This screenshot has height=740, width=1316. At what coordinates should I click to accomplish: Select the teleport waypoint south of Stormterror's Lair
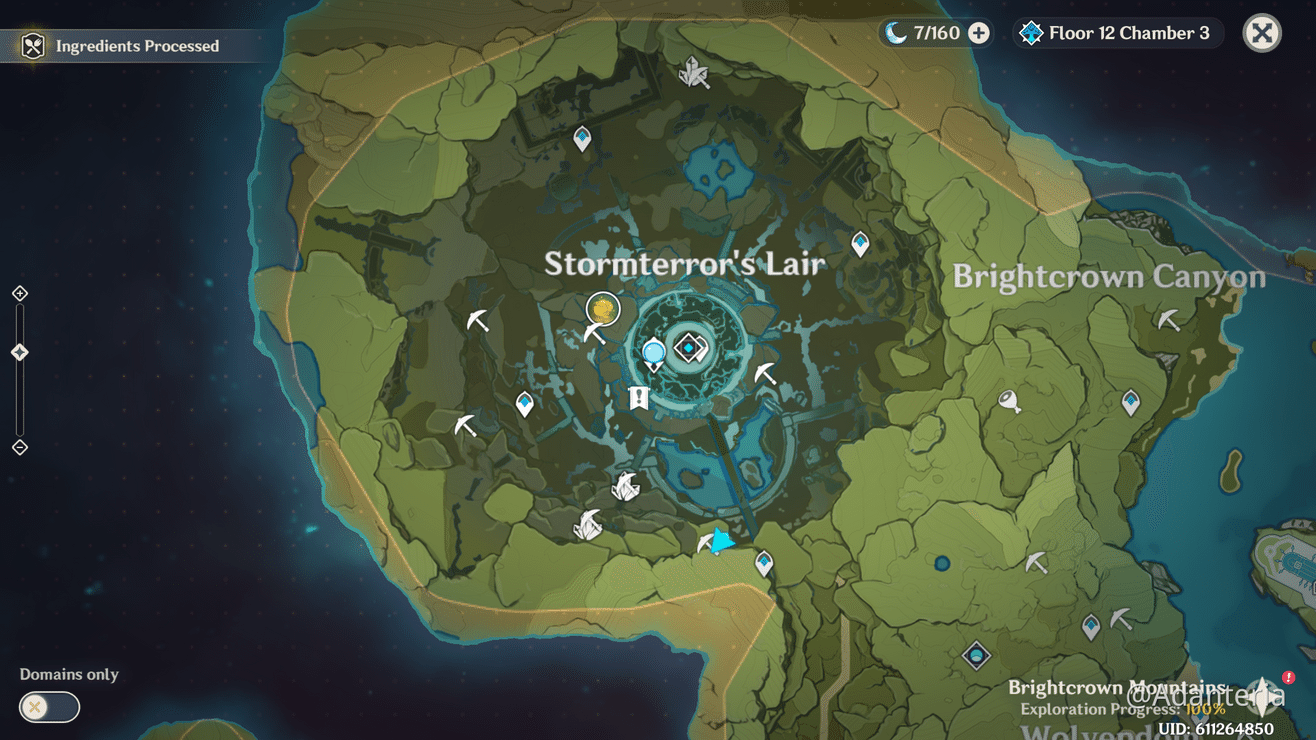point(765,563)
